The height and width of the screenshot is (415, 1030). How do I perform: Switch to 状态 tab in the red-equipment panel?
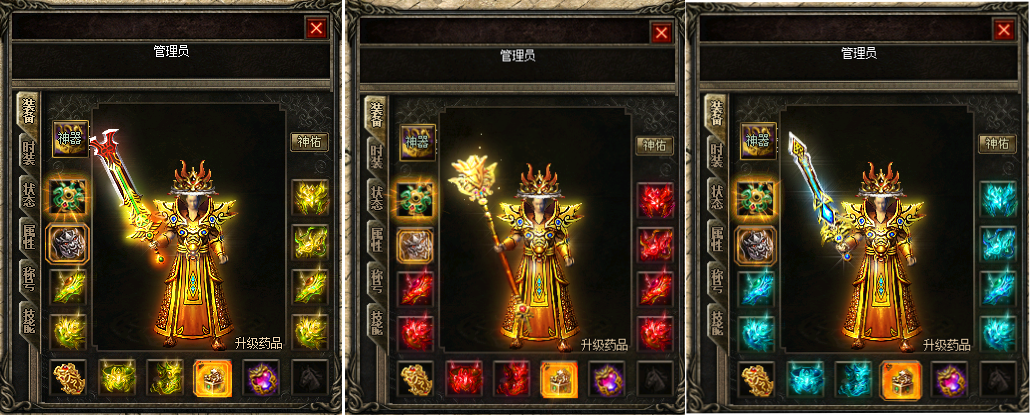[x=375, y=199]
